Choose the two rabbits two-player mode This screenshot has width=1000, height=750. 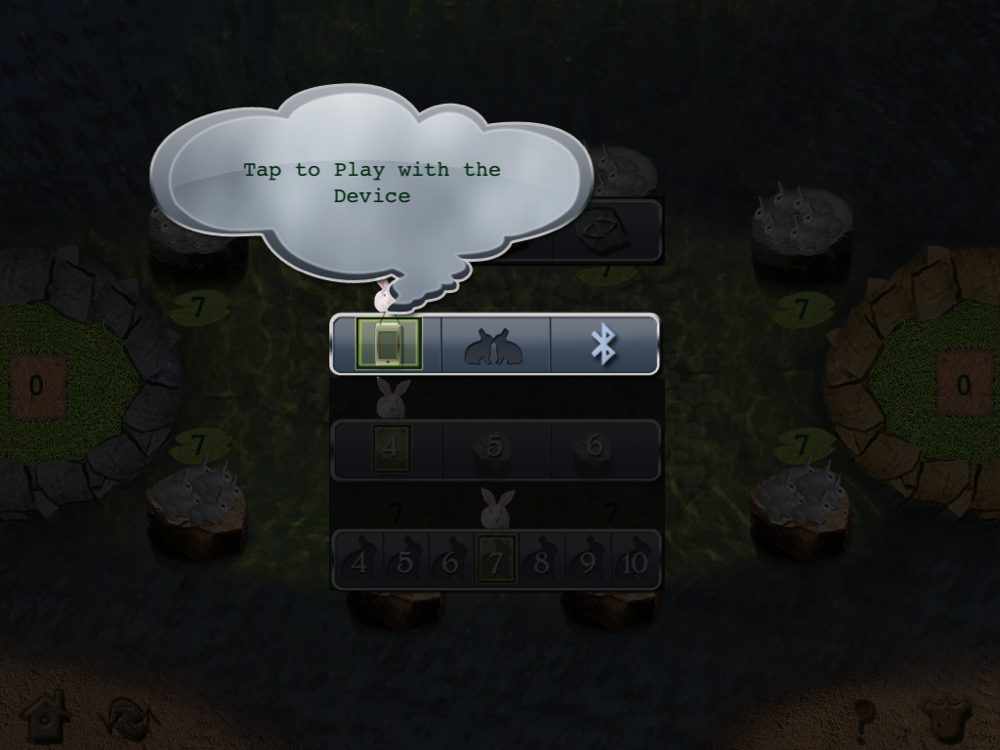[x=495, y=345]
